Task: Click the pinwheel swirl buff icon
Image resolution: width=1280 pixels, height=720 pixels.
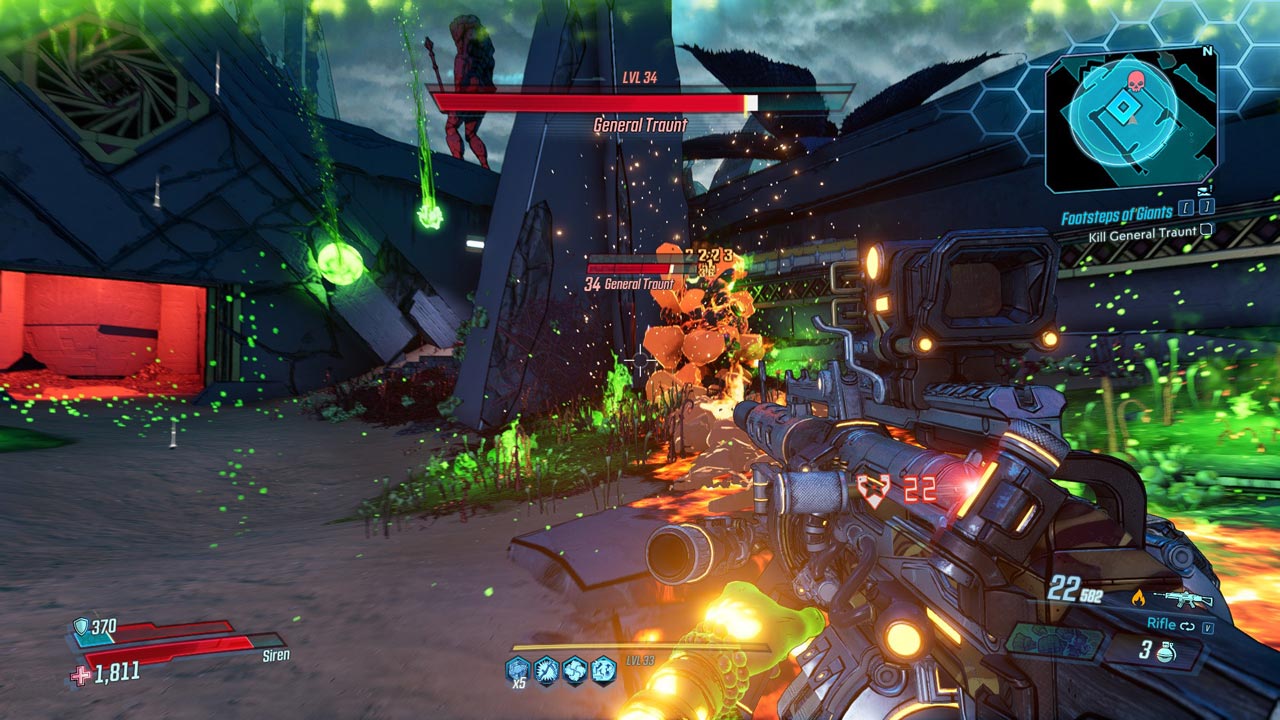Action: (x=574, y=669)
